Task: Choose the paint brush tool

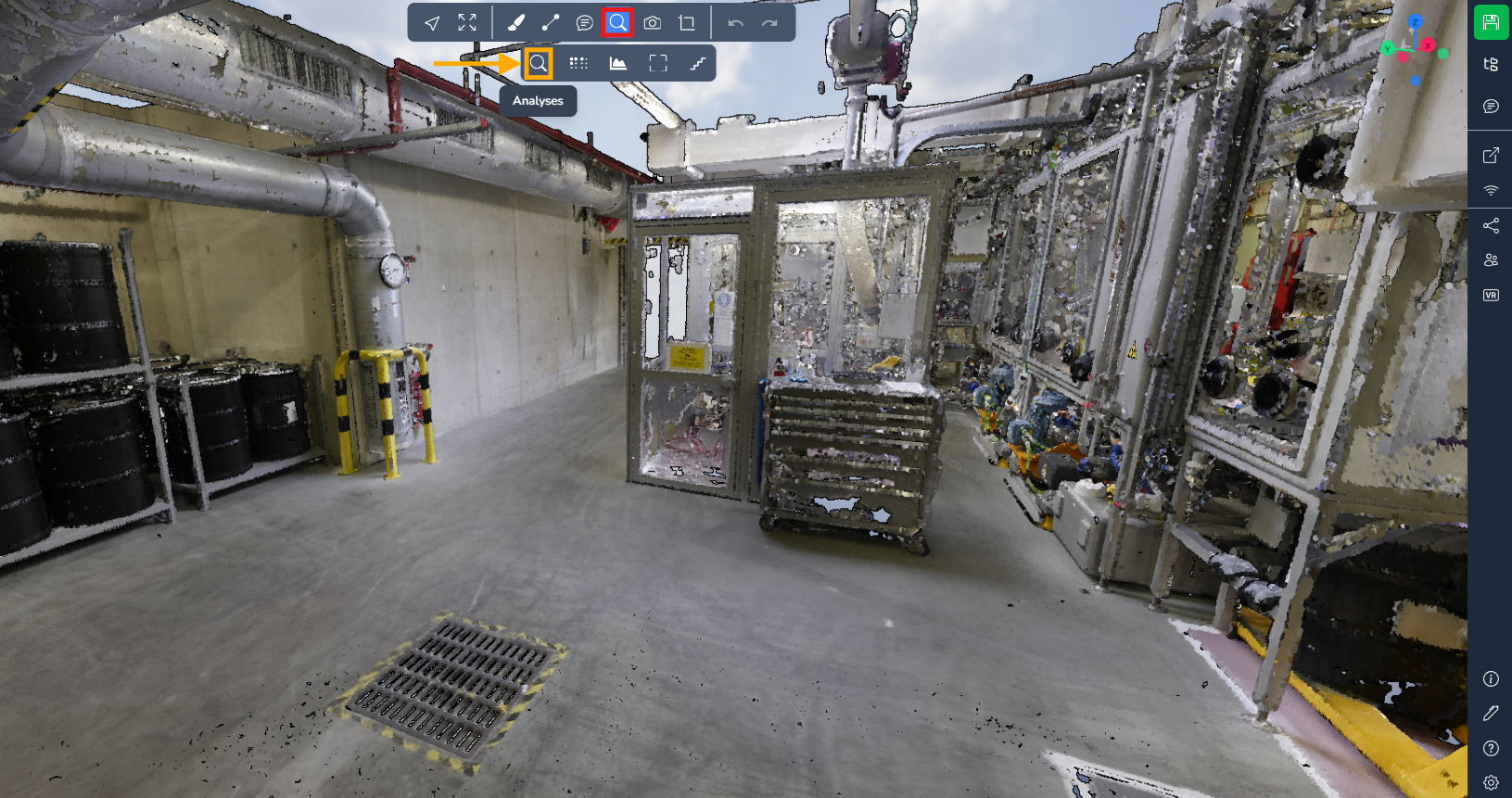Action: coord(516,23)
